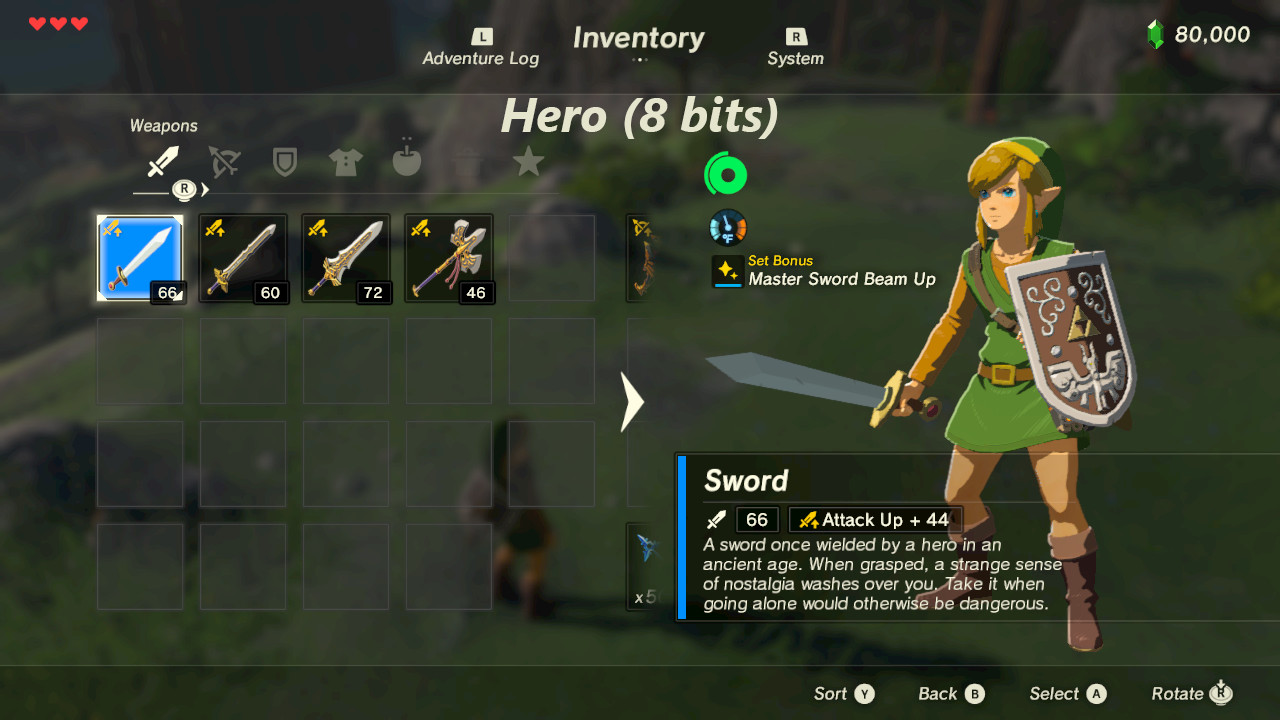Click the Attack Up +44 badge on Sword stats

pos(875,519)
